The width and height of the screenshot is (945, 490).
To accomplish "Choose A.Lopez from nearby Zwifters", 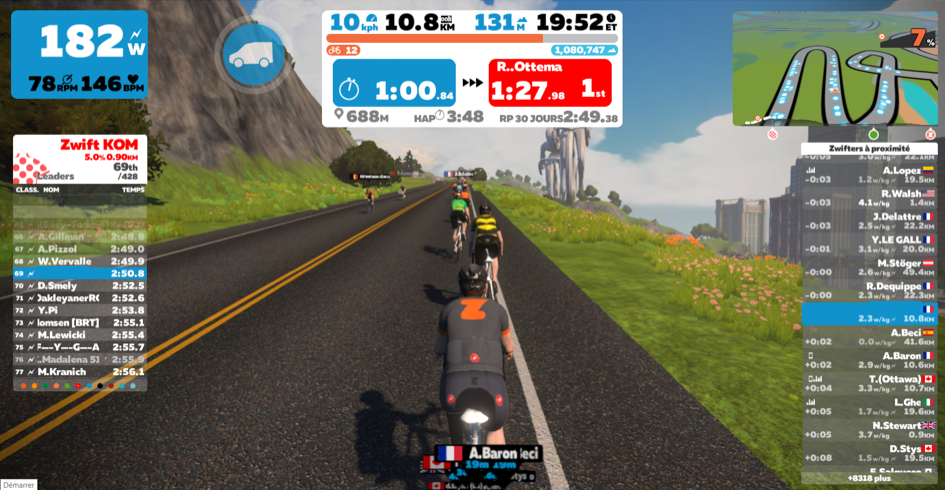I will (869, 175).
